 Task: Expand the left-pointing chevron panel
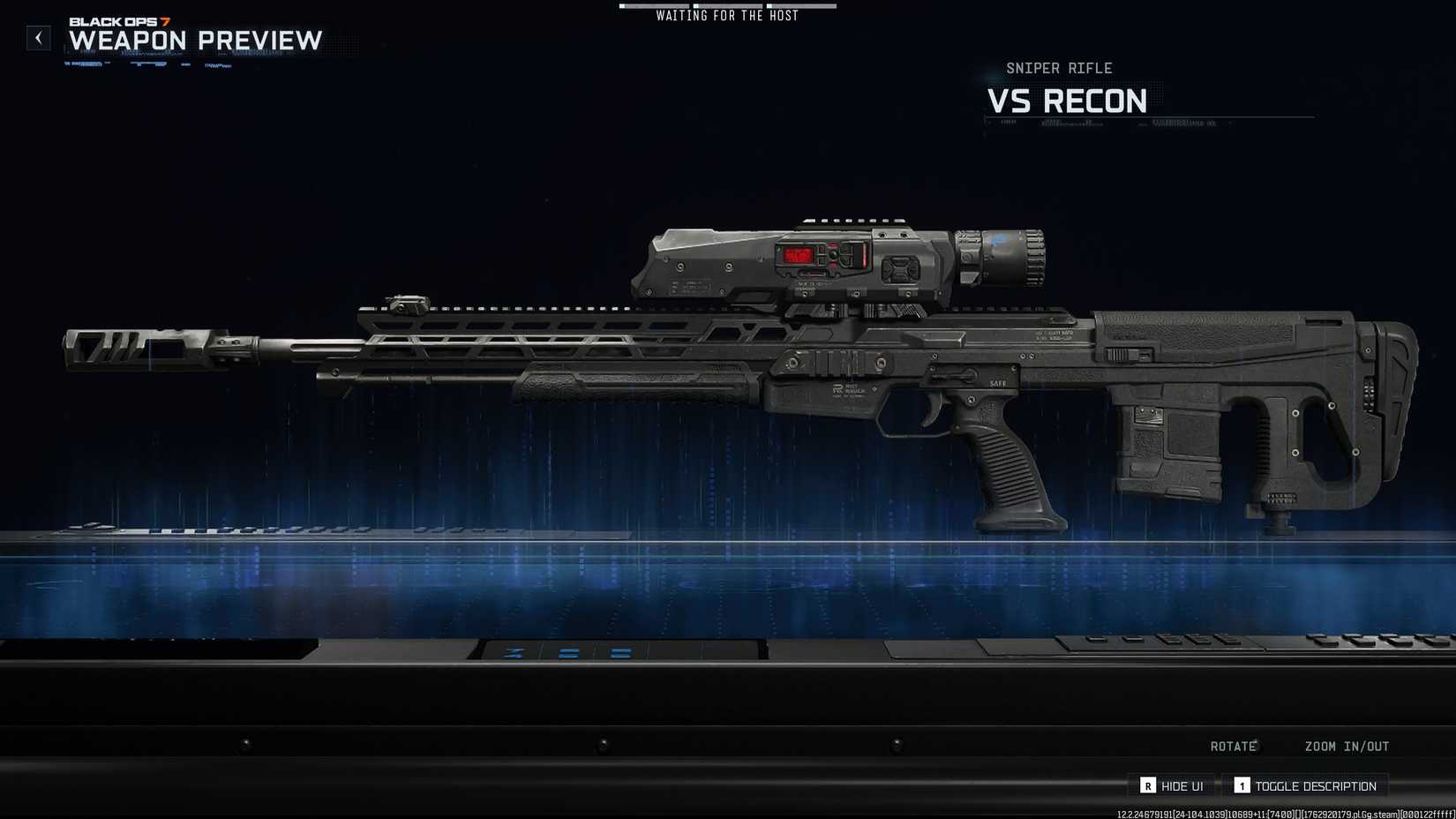point(39,38)
